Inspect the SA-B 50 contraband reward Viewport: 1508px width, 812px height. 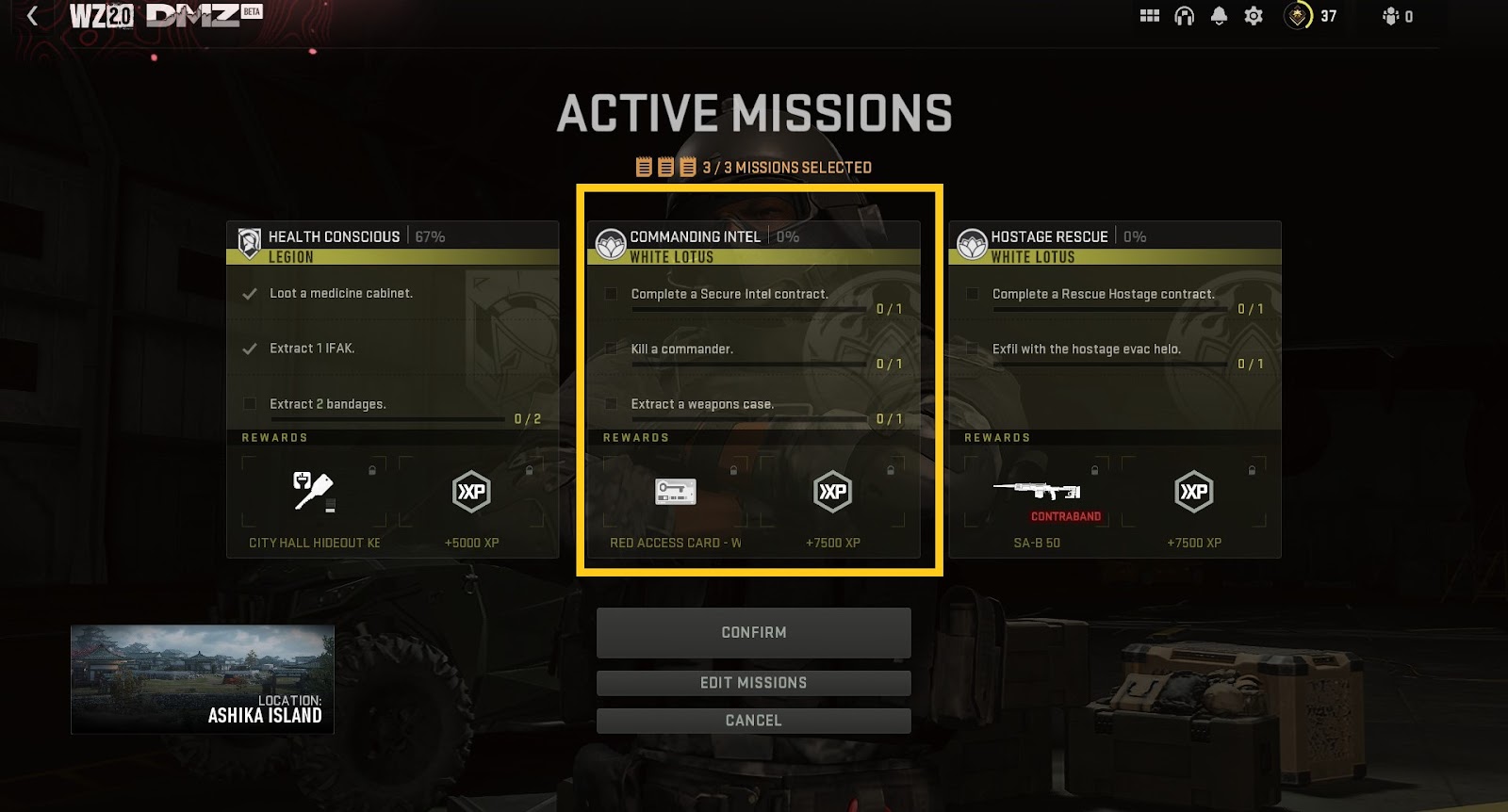[1037, 493]
